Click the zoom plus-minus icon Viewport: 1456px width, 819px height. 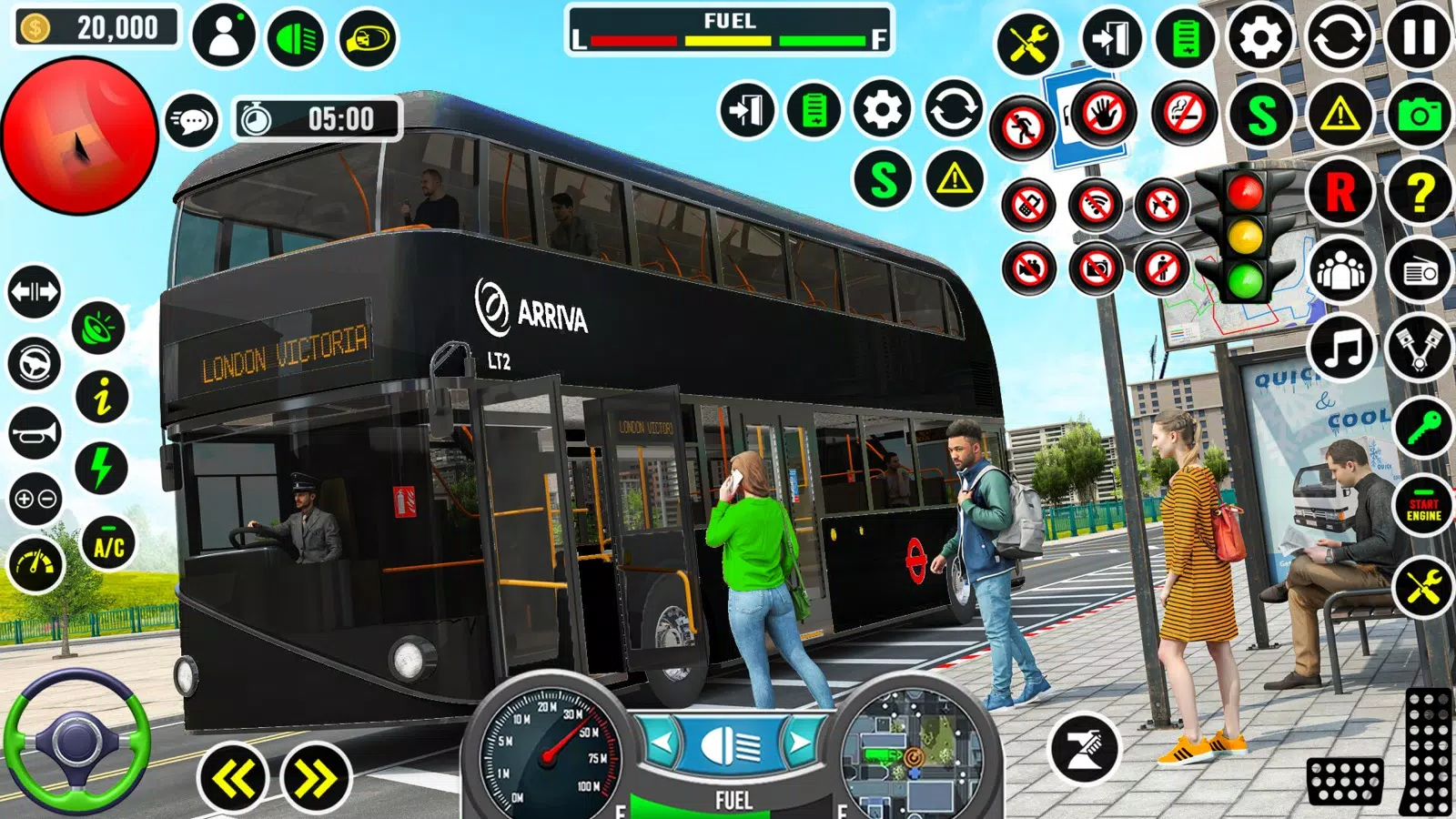pyautogui.click(x=35, y=499)
